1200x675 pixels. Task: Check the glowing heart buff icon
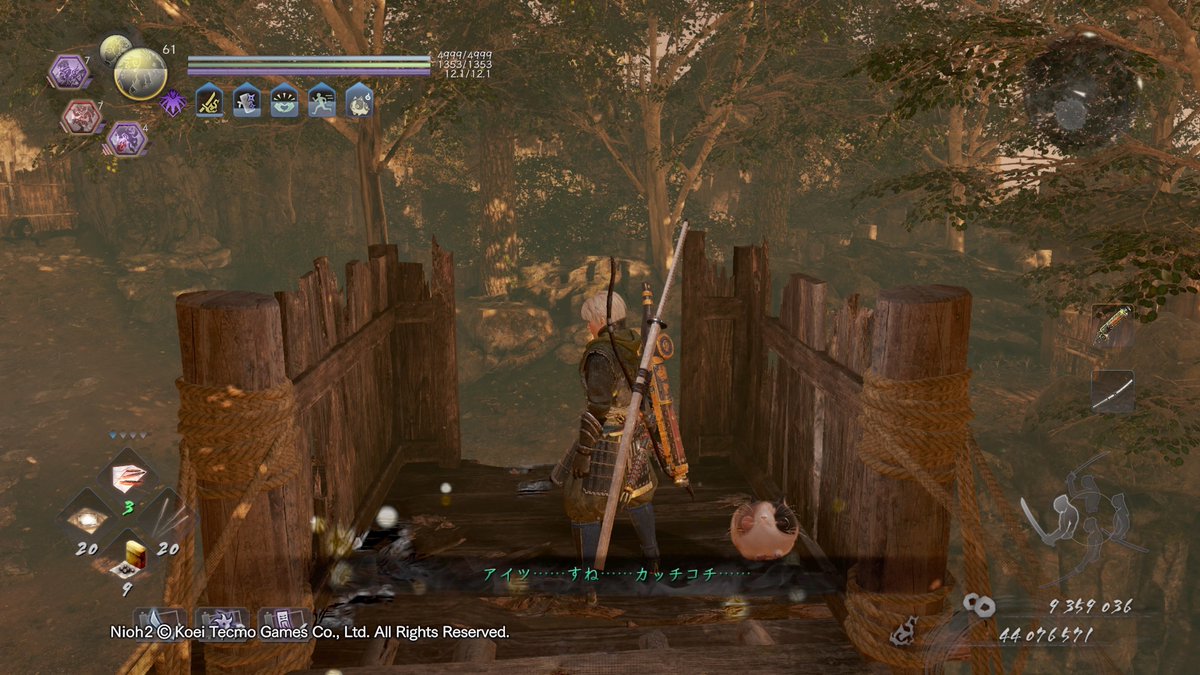tap(284, 100)
